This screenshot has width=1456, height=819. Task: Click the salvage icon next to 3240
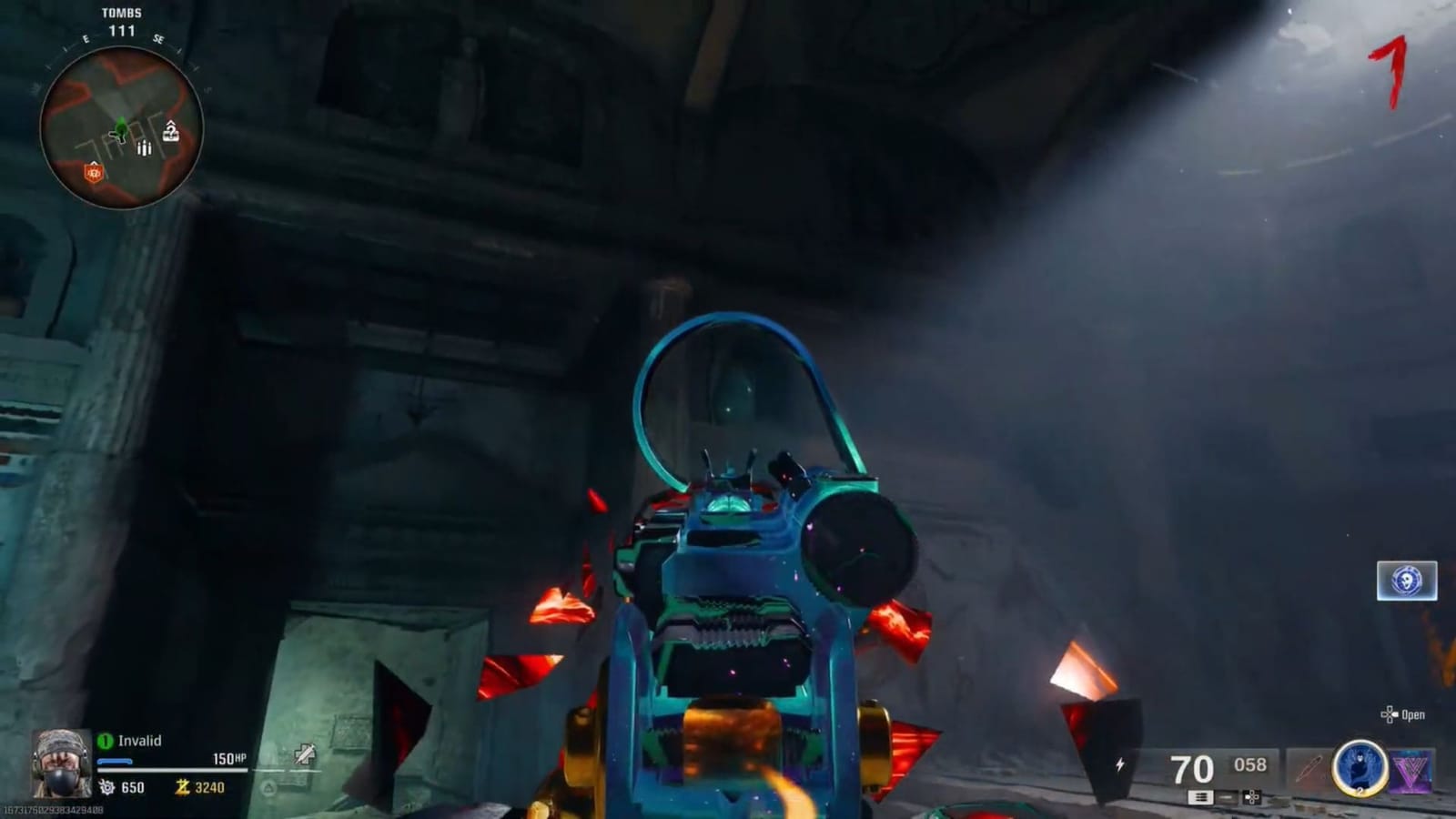click(184, 787)
